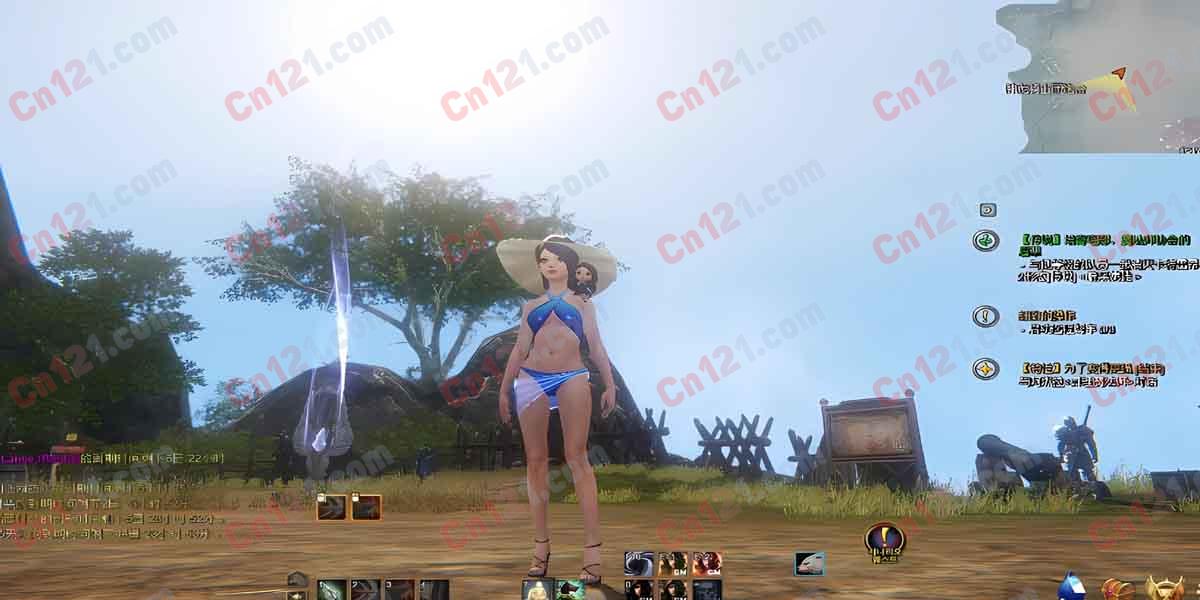
Task: Open the green quest tracker entry icon
Action: (x=986, y=241)
